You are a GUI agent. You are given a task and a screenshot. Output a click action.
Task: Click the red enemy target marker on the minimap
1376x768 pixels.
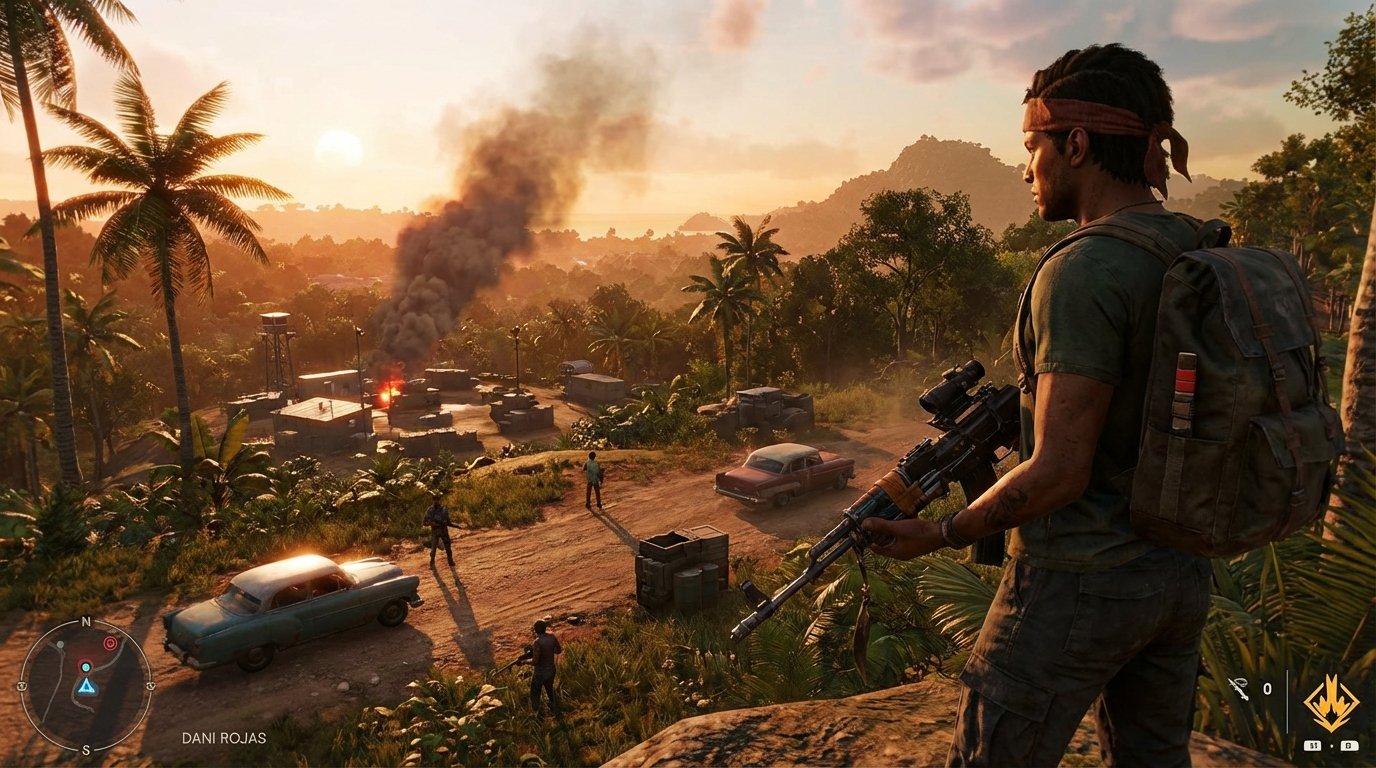click(109, 643)
